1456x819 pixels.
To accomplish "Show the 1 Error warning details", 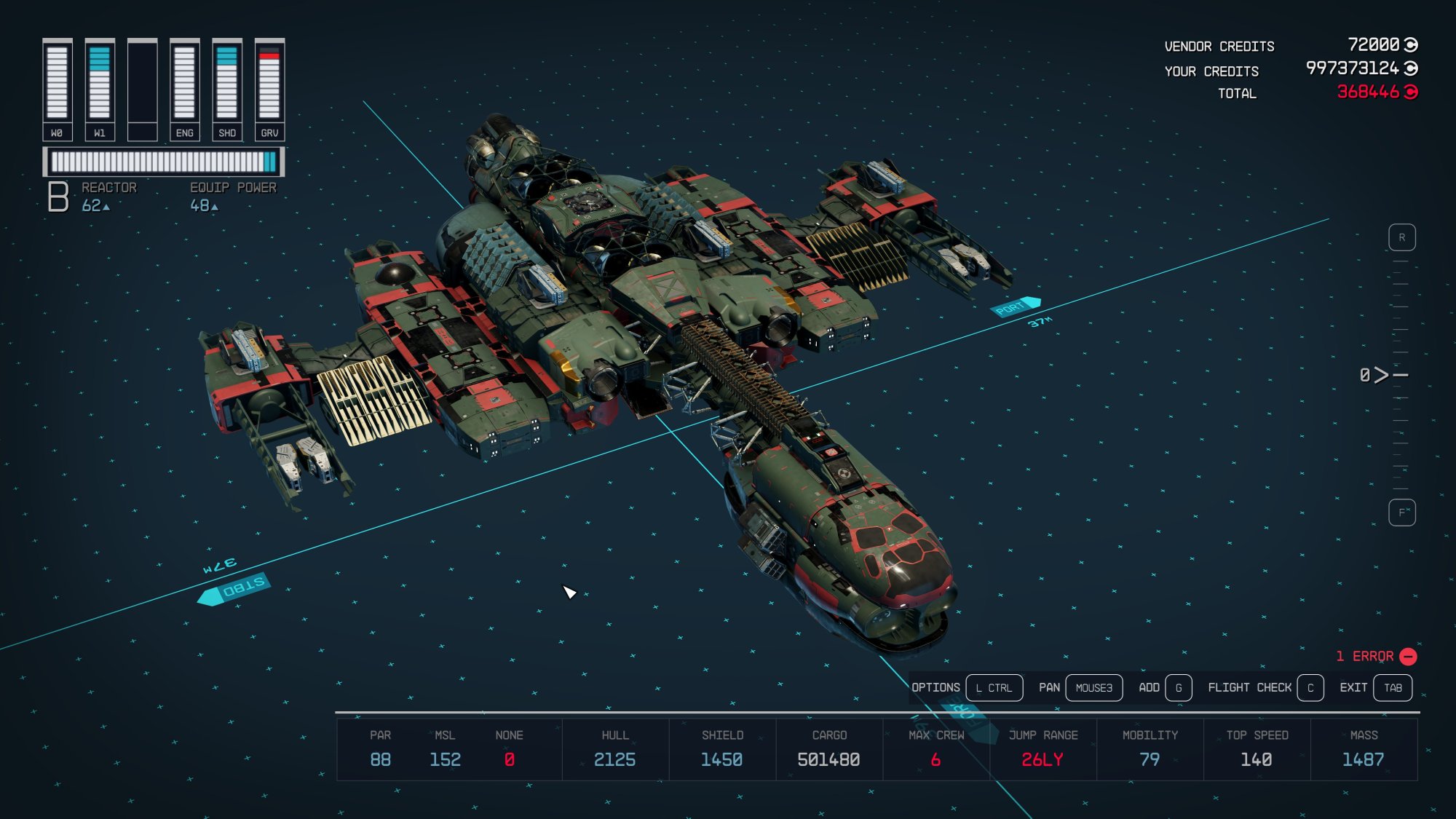I will coord(1375,657).
